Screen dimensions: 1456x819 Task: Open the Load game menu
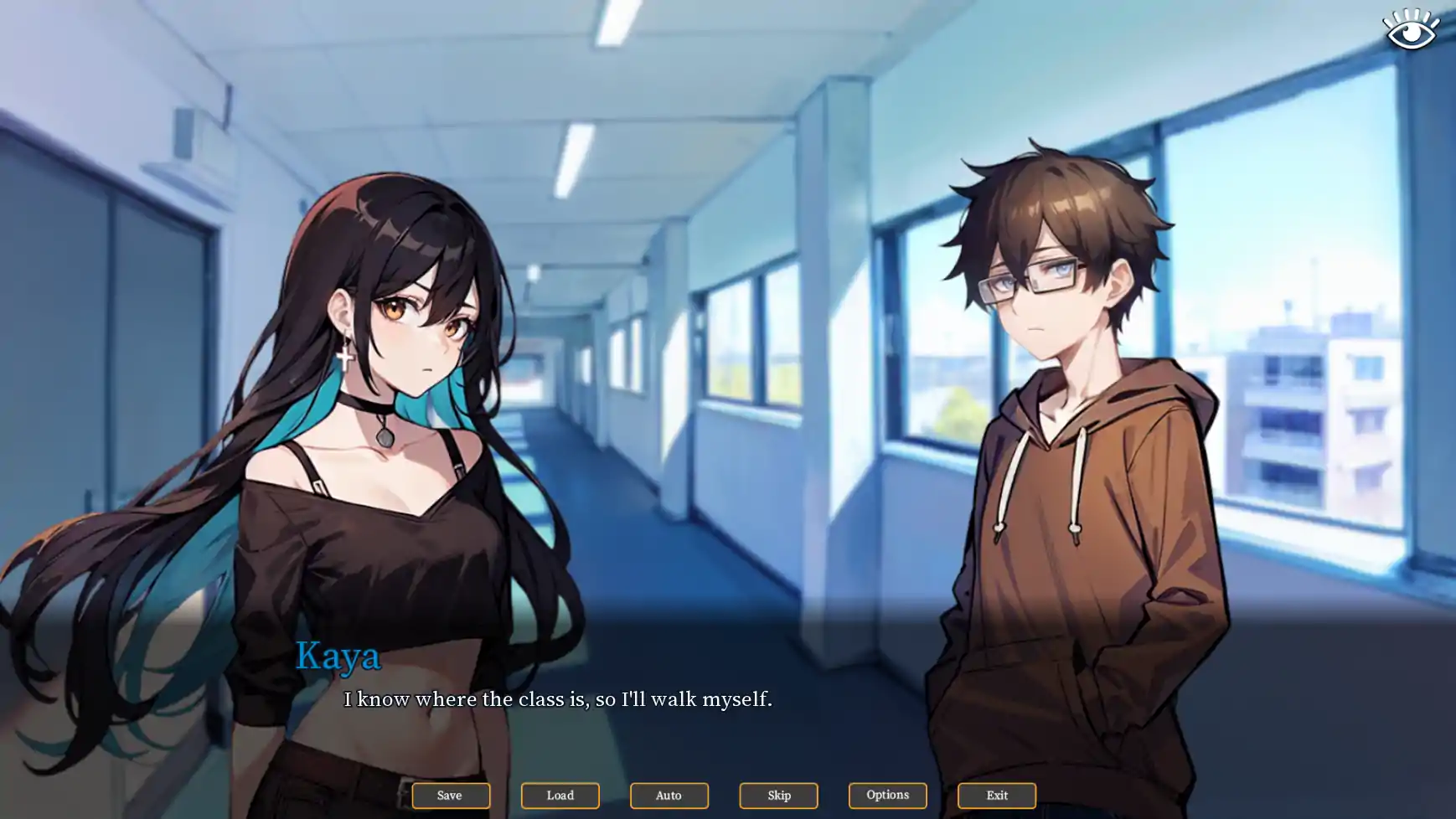pos(560,795)
